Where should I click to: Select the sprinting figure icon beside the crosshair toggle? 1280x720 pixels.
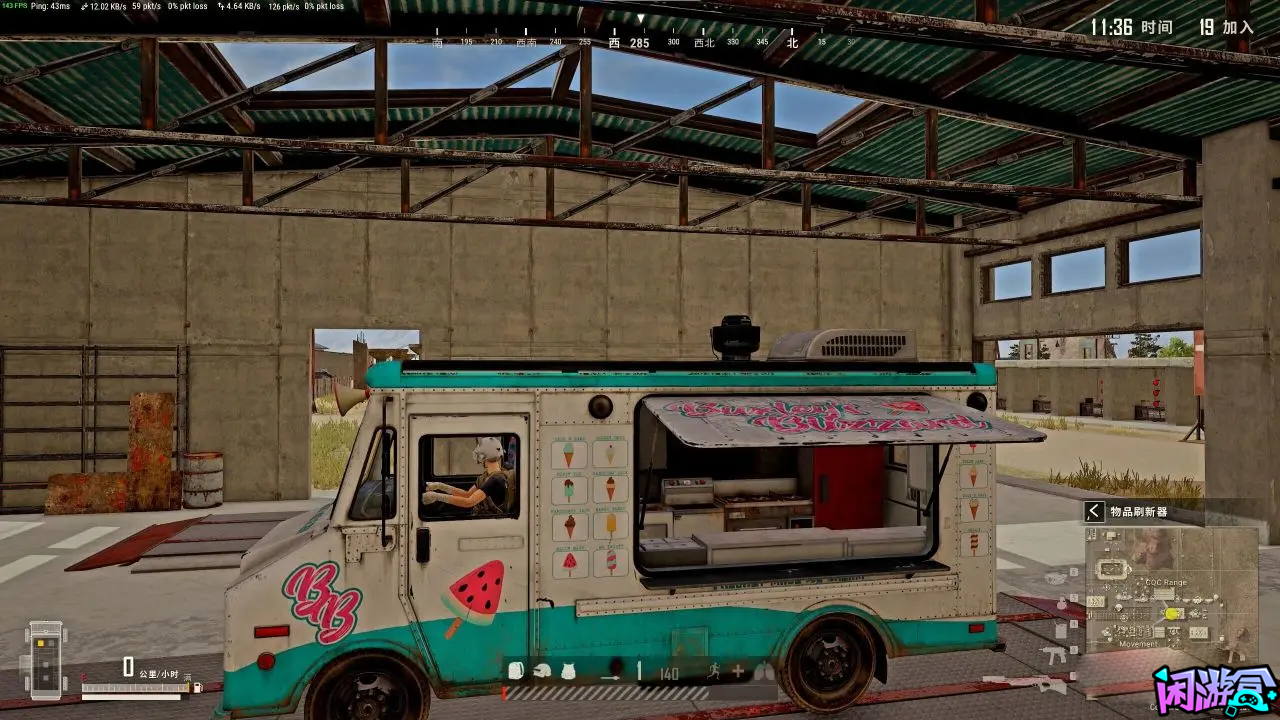pos(715,671)
